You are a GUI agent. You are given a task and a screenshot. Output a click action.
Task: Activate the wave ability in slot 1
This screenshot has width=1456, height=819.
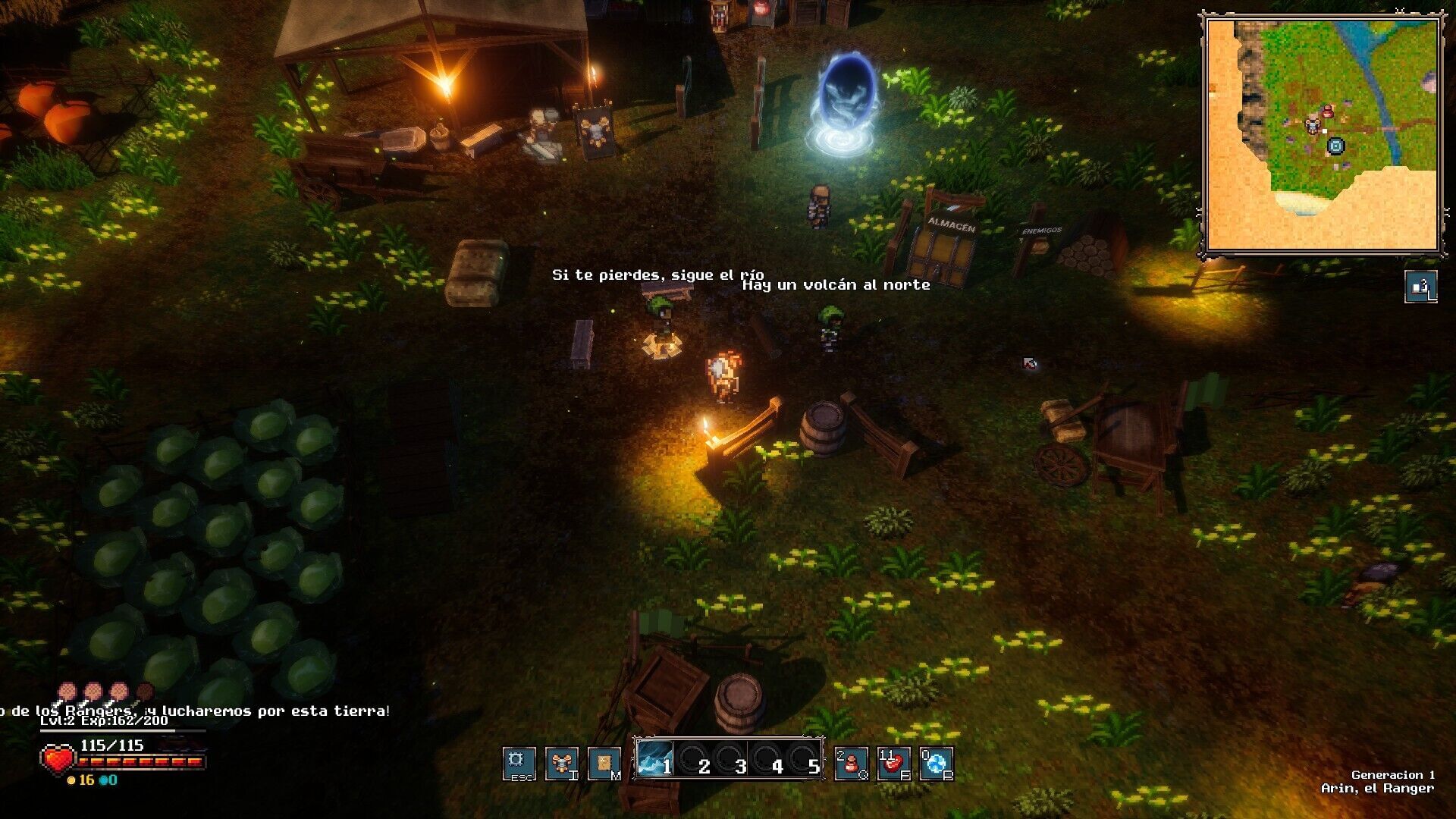point(654,758)
